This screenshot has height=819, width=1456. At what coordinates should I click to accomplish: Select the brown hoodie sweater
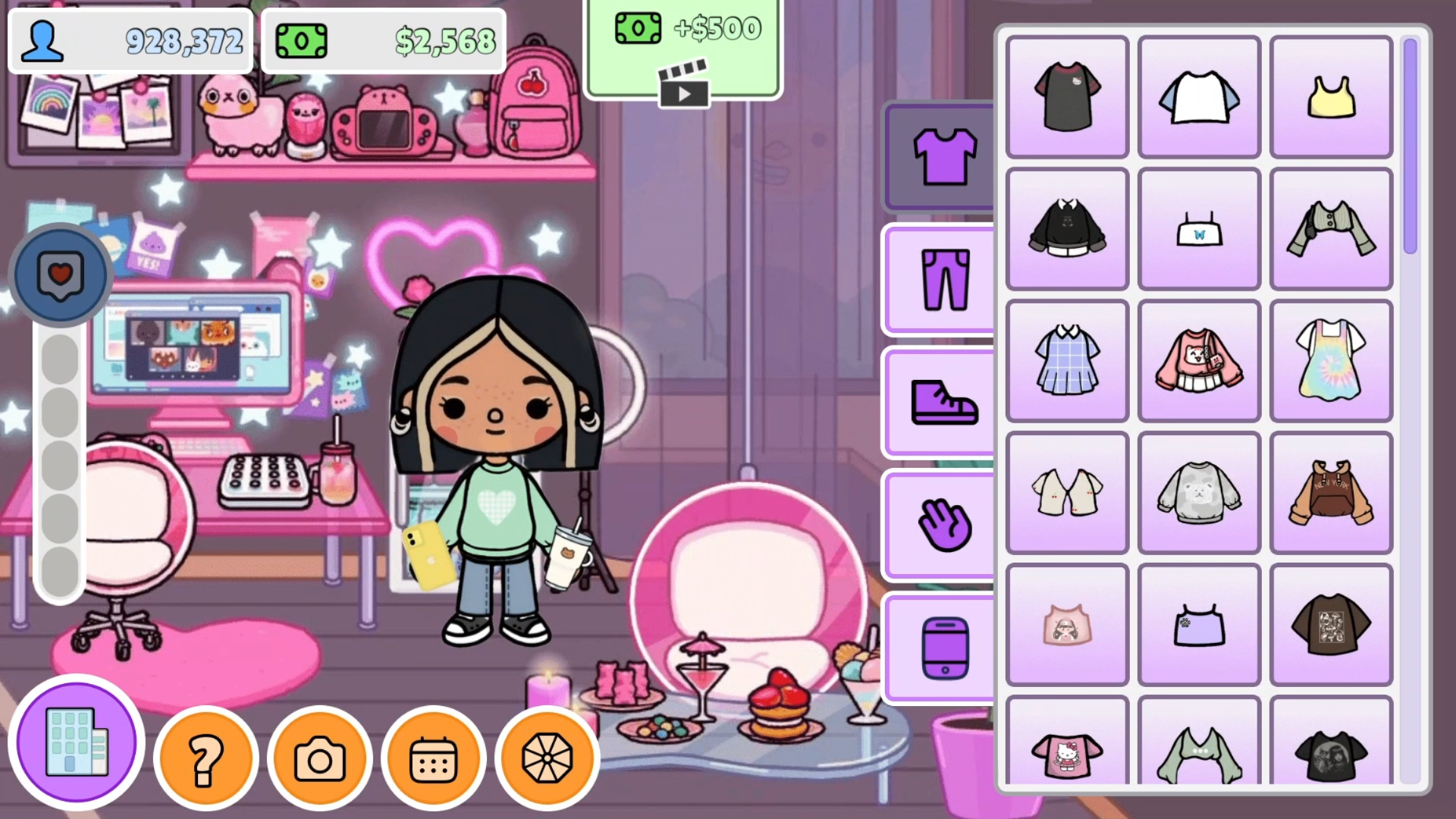(1331, 492)
